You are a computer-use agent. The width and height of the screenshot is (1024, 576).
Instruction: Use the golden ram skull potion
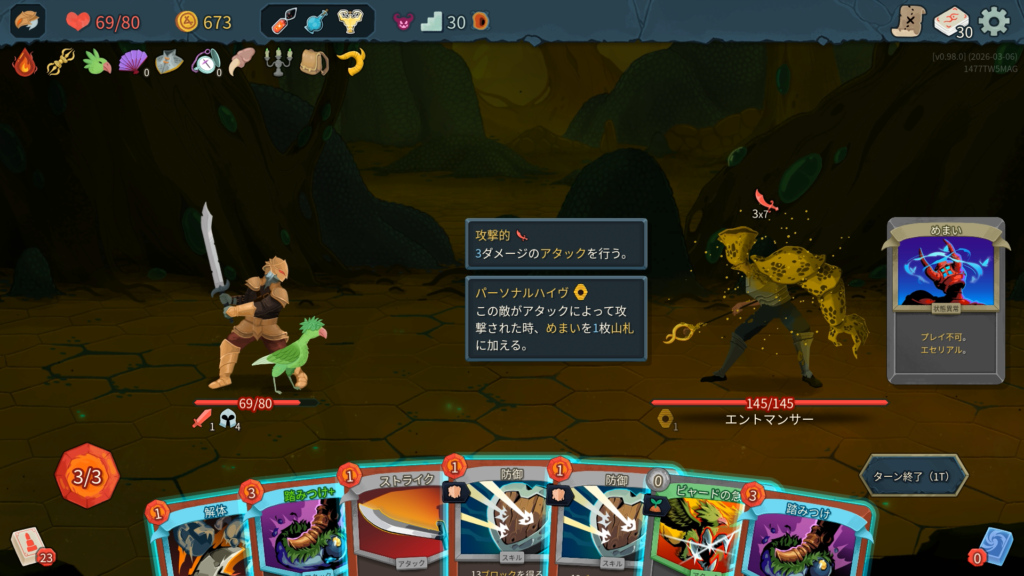coord(350,21)
